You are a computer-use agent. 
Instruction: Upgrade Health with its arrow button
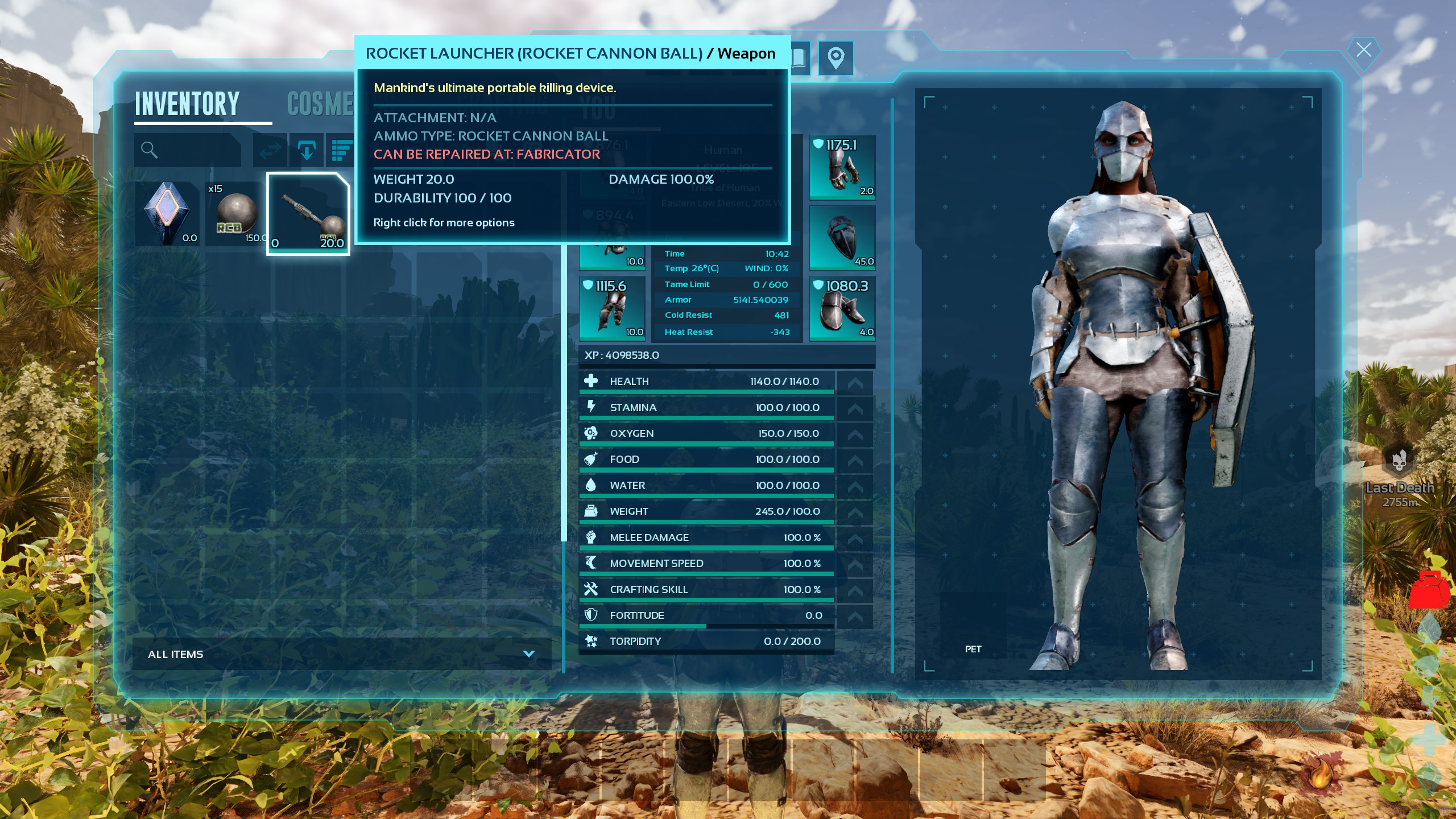click(855, 382)
